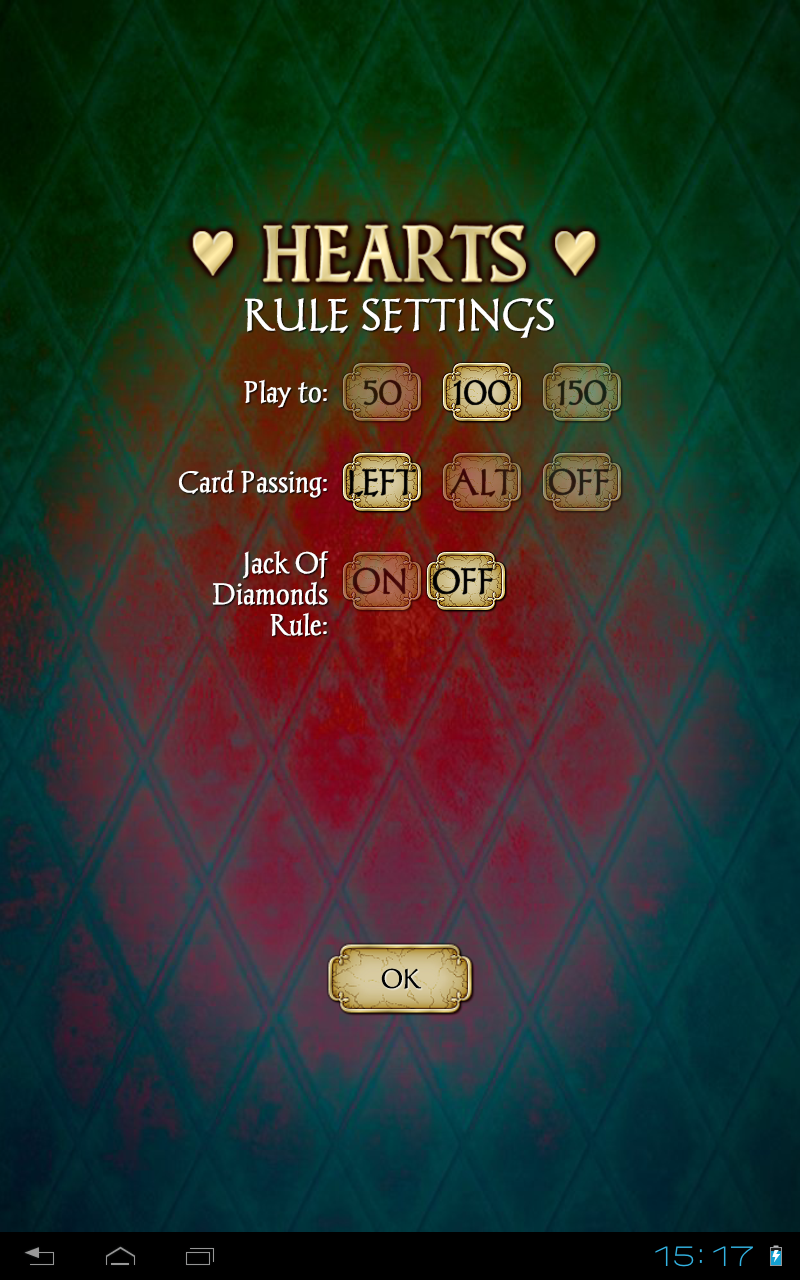The image size is (800, 1280).
Task: Enable the Jack Of Diamonds Rule ON
Action: pos(381,581)
